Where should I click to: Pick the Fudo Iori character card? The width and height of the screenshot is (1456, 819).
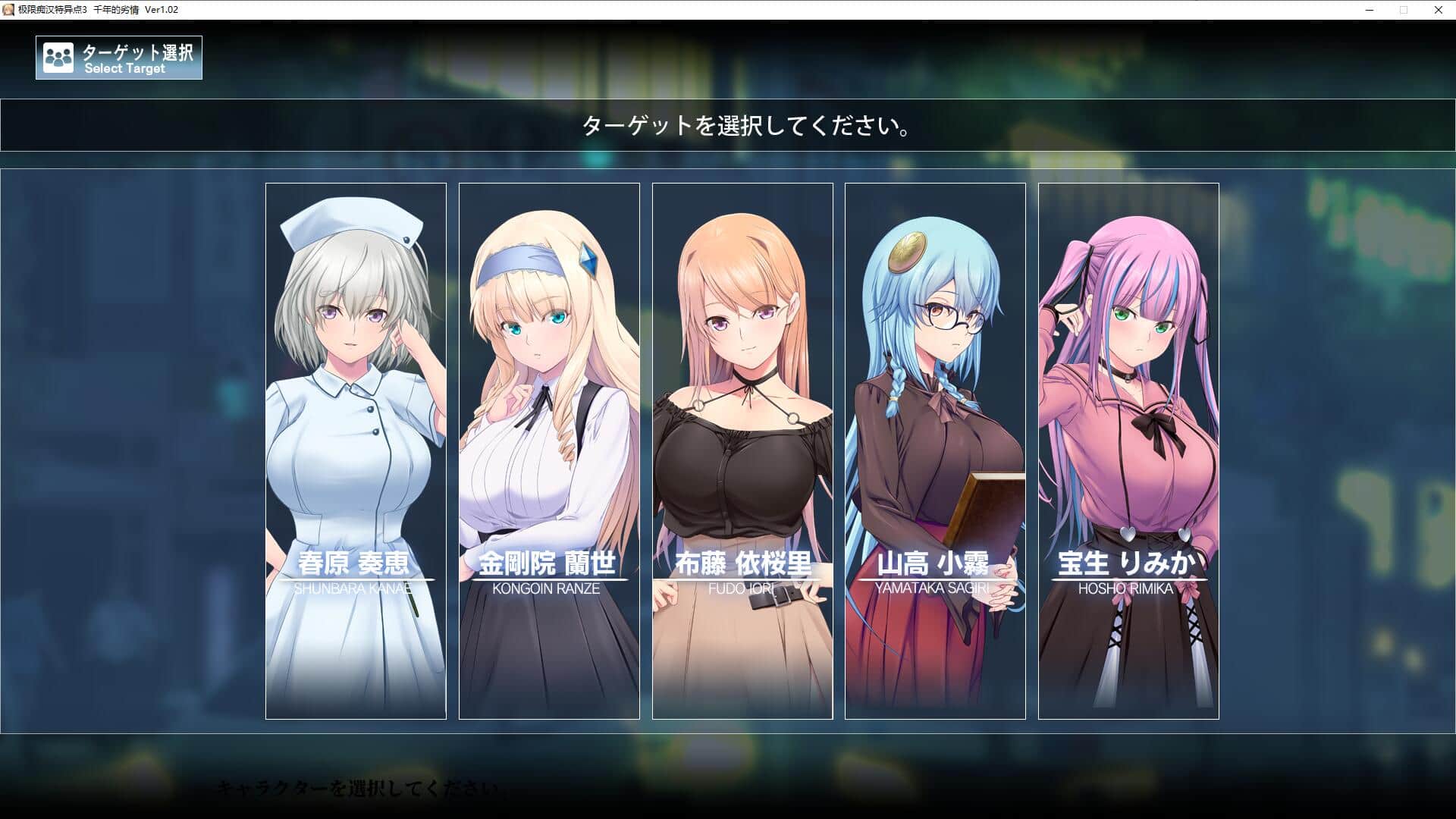tap(742, 450)
